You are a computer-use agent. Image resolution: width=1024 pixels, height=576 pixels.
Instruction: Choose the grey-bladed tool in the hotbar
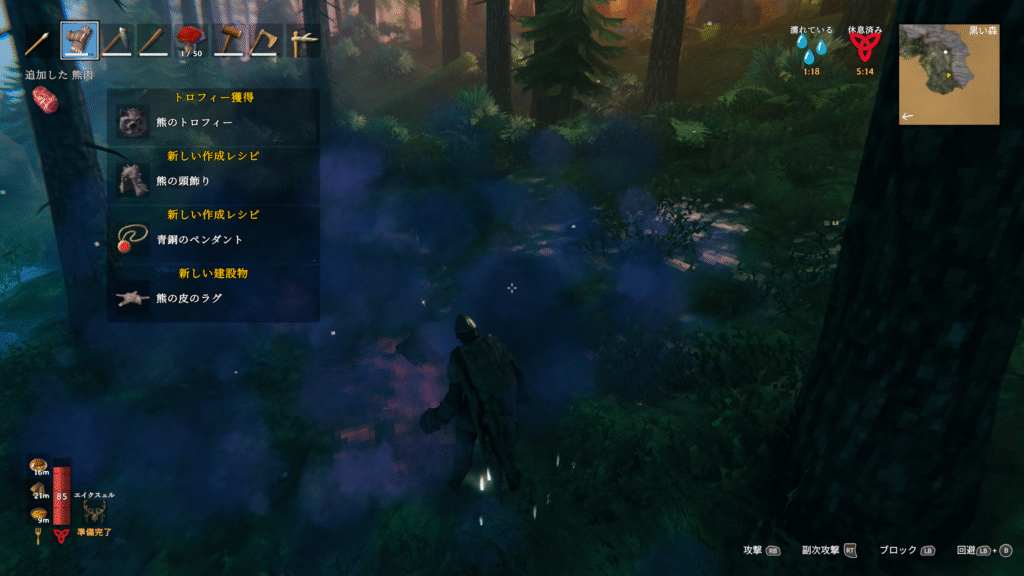[116, 41]
